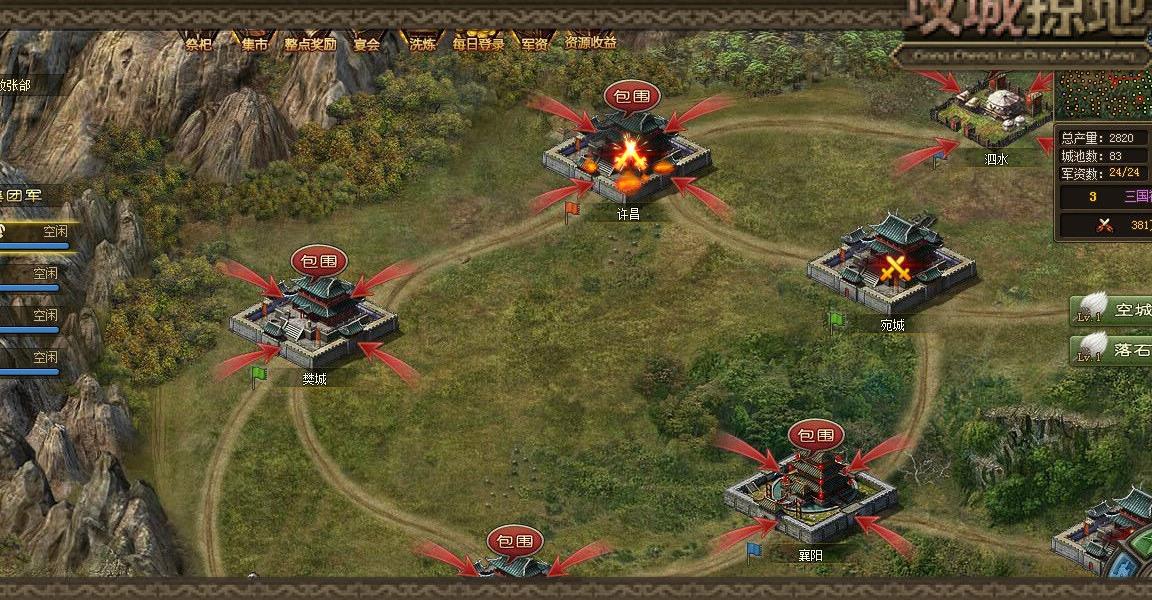Click the 包围 bubble above 襄阳

816,435
